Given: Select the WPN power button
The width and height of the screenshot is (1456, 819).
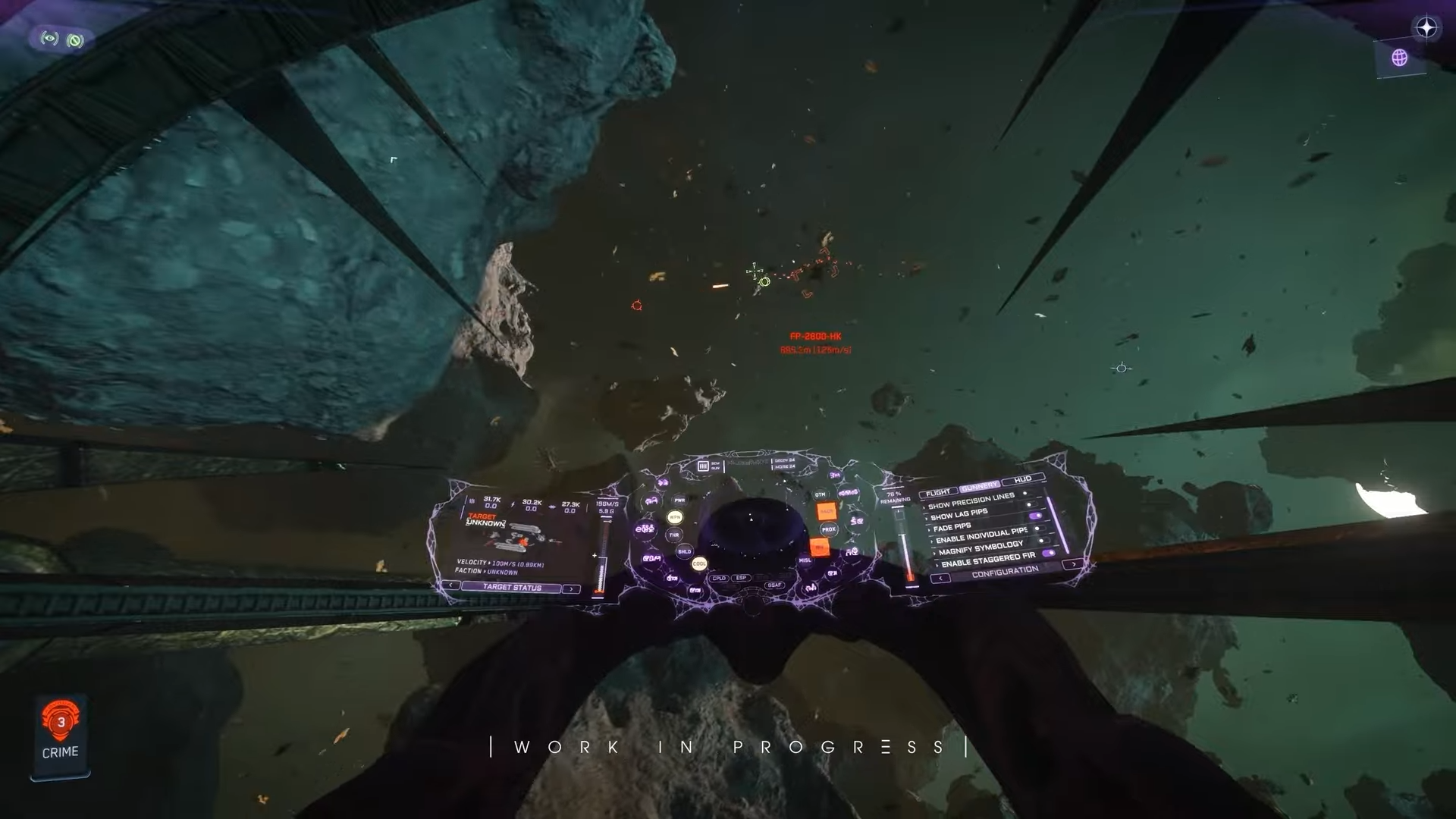Looking at the screenshot, I should (x=674, y=517).
